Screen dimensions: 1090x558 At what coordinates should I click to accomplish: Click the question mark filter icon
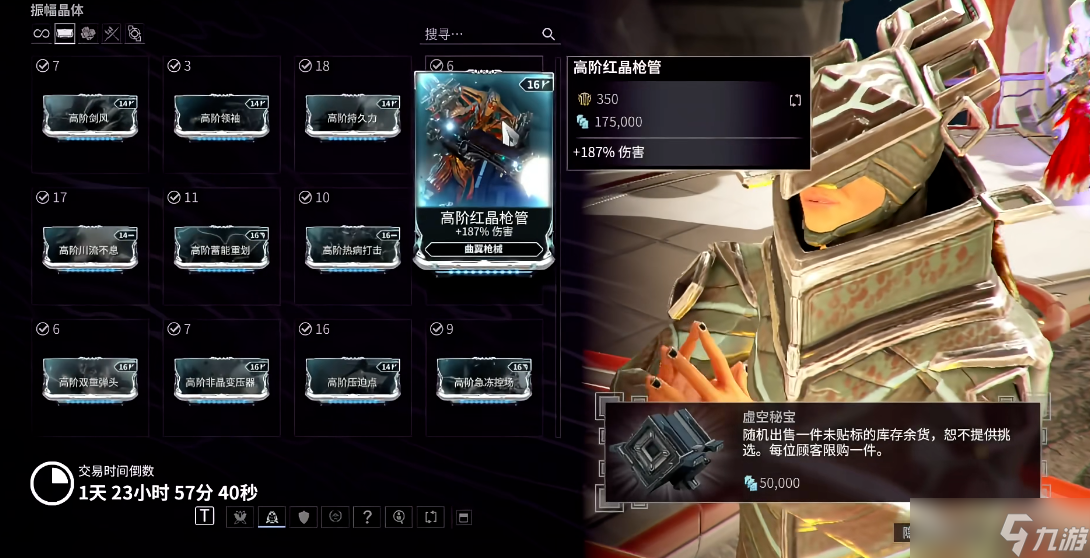(x=368, y=516)
